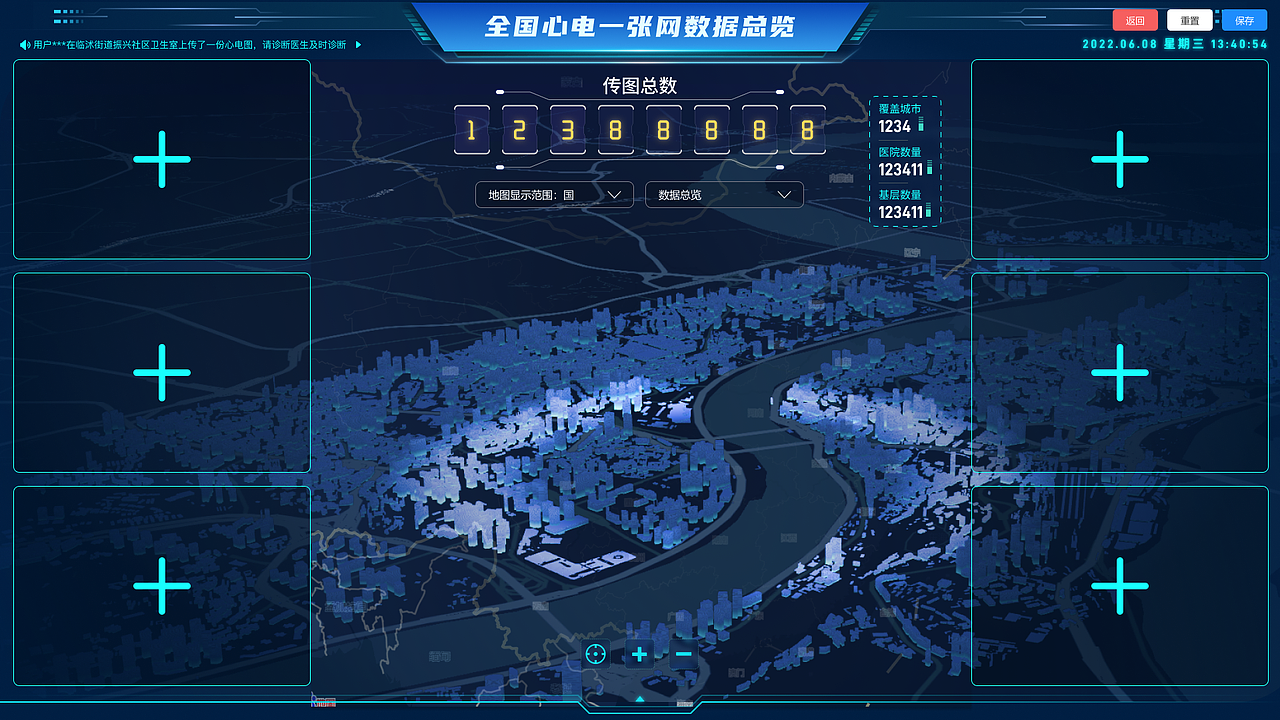Screen dimensions: 1280x720
Task: Open the 数据总览 dropdown
Action: [x=724, y=194]
